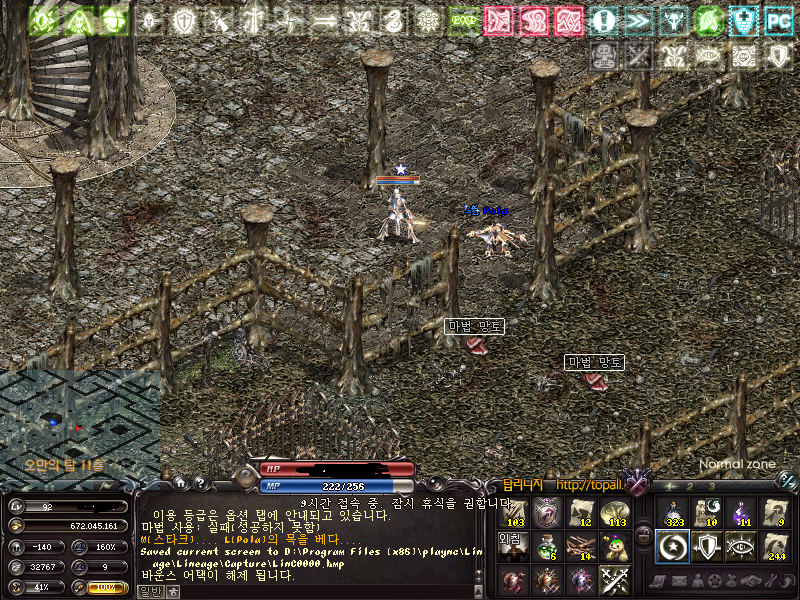Use the green potion with count 6
The image size is (800, 600).
[x=547, y=545]
